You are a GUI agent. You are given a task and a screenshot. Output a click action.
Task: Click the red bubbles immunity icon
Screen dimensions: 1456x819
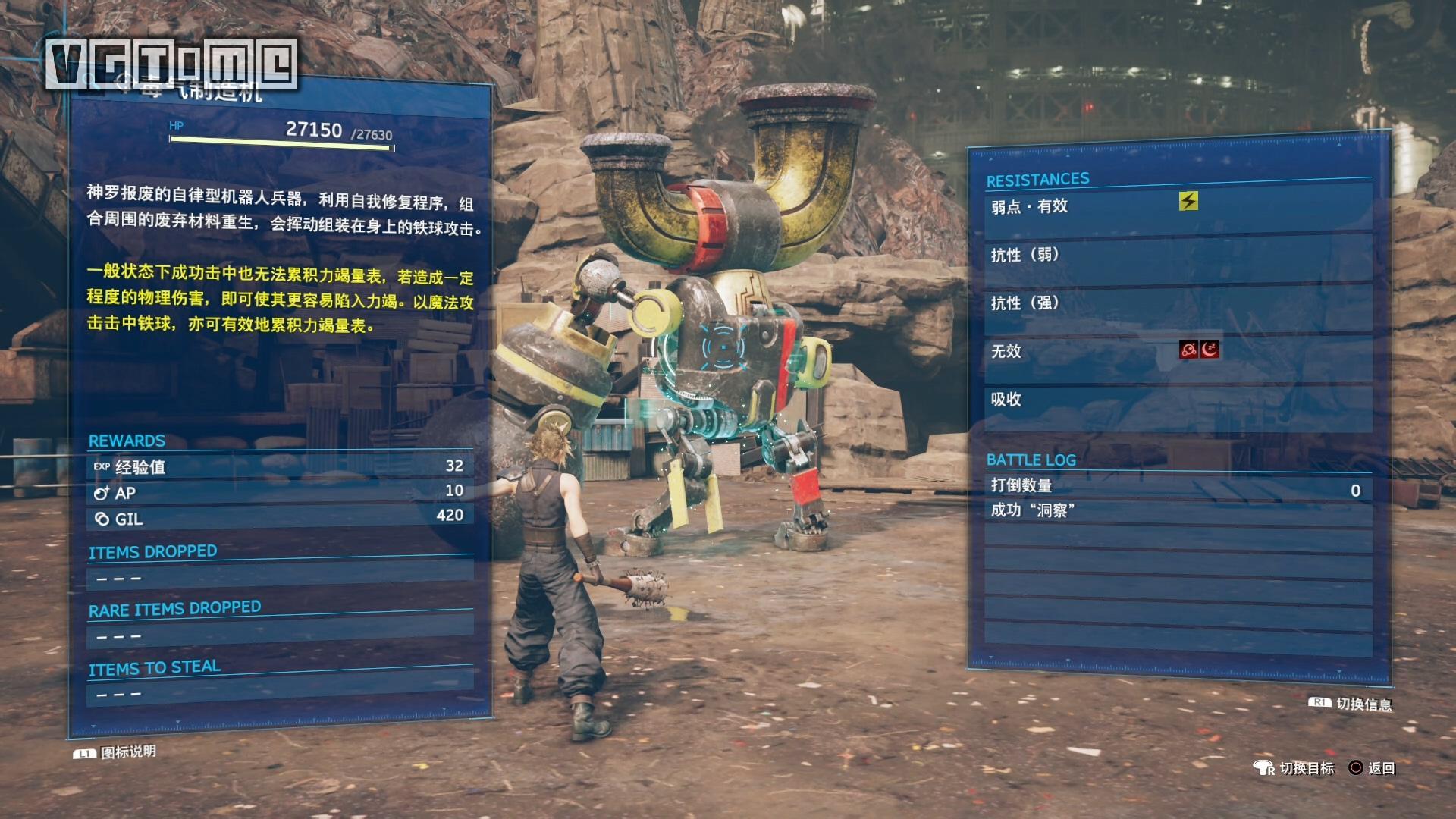[x=1189, y=349]
